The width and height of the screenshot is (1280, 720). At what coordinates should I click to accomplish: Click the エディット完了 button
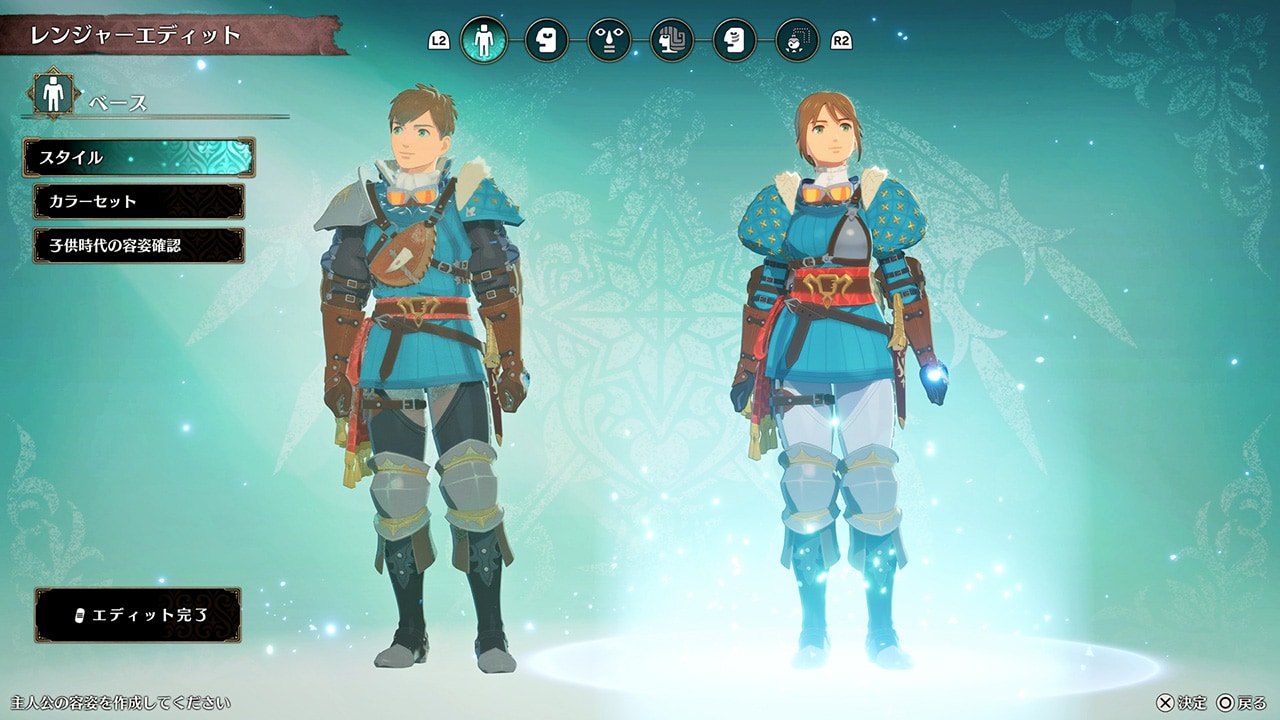pyautogui.click(x=138, y=614)
